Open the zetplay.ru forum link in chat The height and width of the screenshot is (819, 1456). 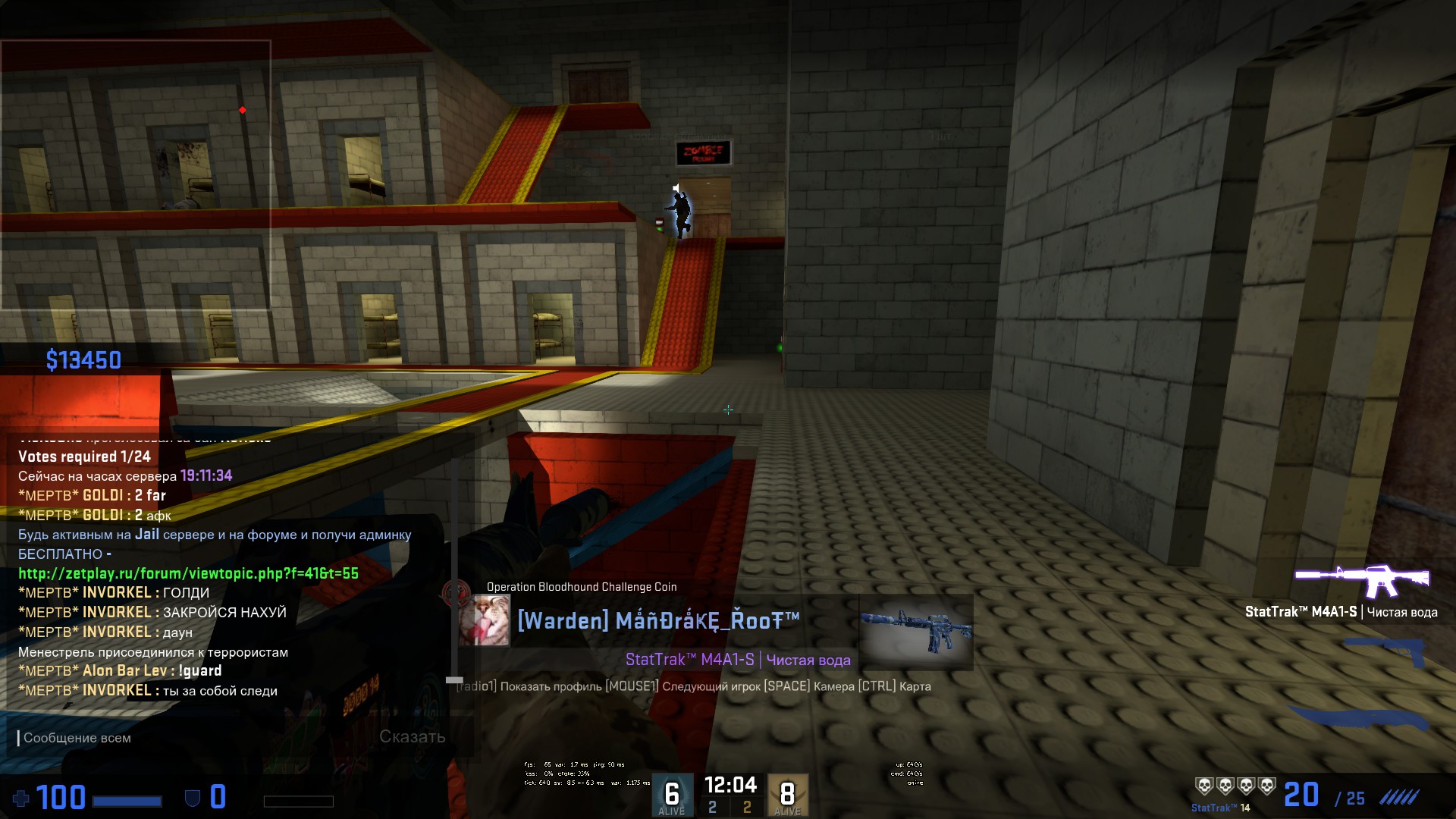click(x=188, y=573)
